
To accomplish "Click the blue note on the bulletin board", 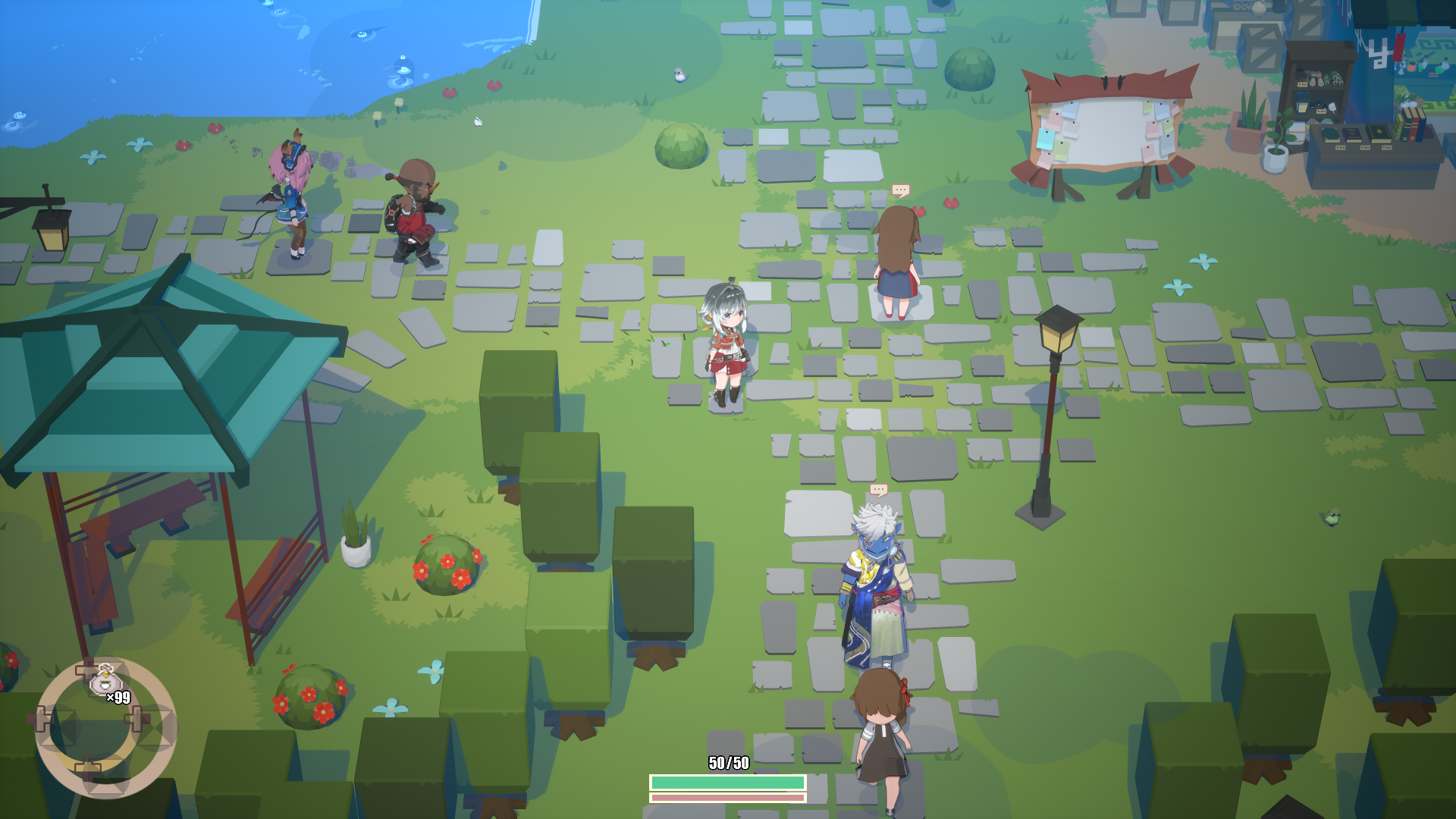I will (1070, 108).
